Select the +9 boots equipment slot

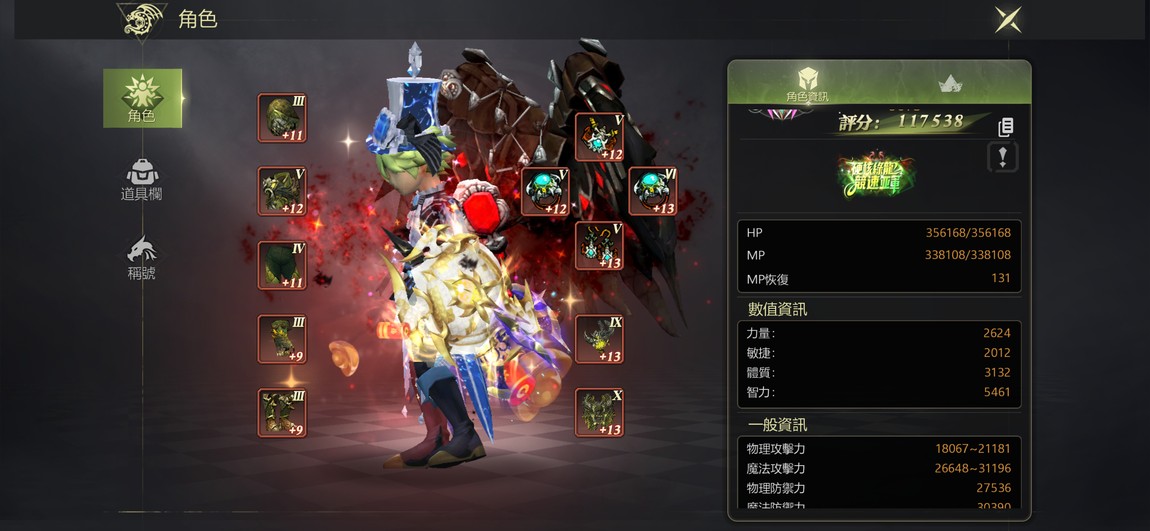pyautogui.click(x=282, y=412)
